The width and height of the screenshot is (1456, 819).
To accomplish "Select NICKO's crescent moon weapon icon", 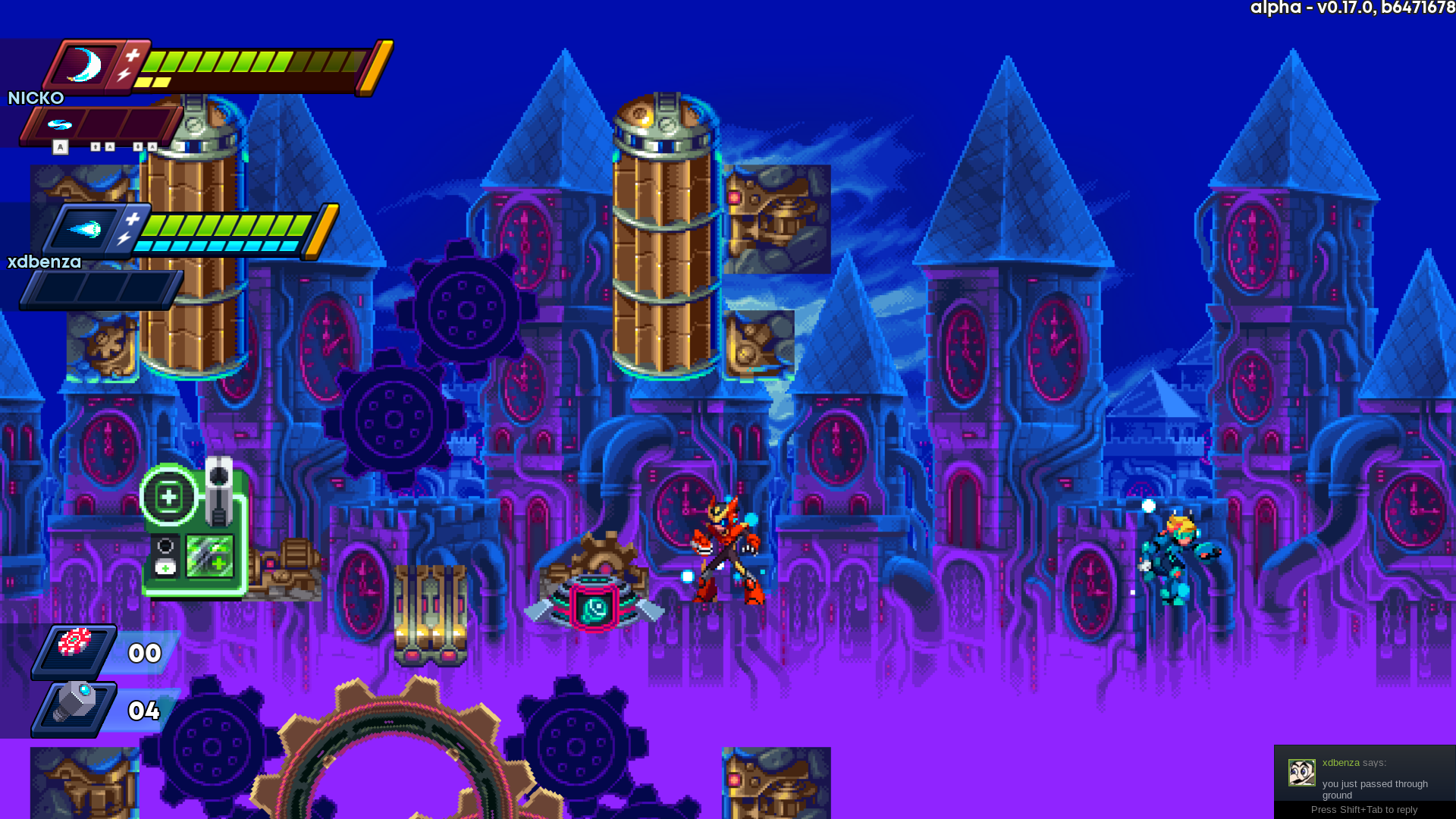I will click(x=85, y=65).
